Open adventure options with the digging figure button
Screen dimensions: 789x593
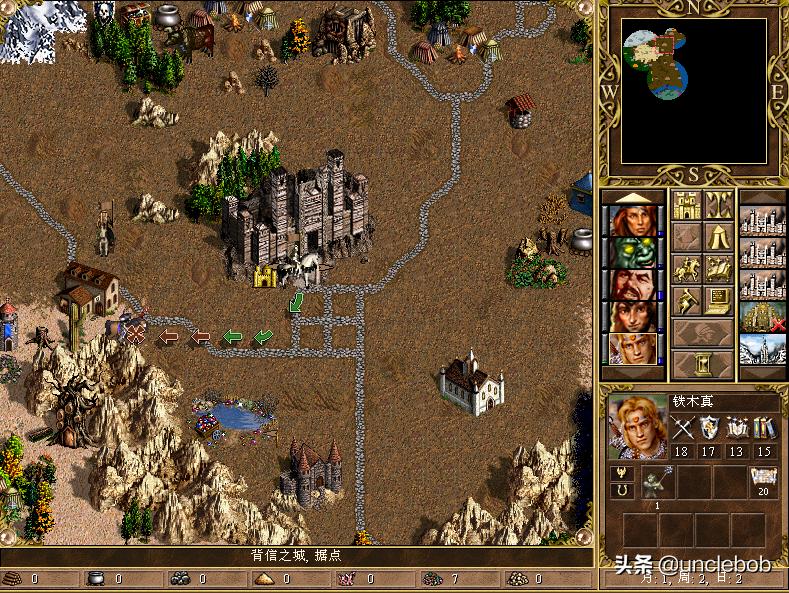686,300
